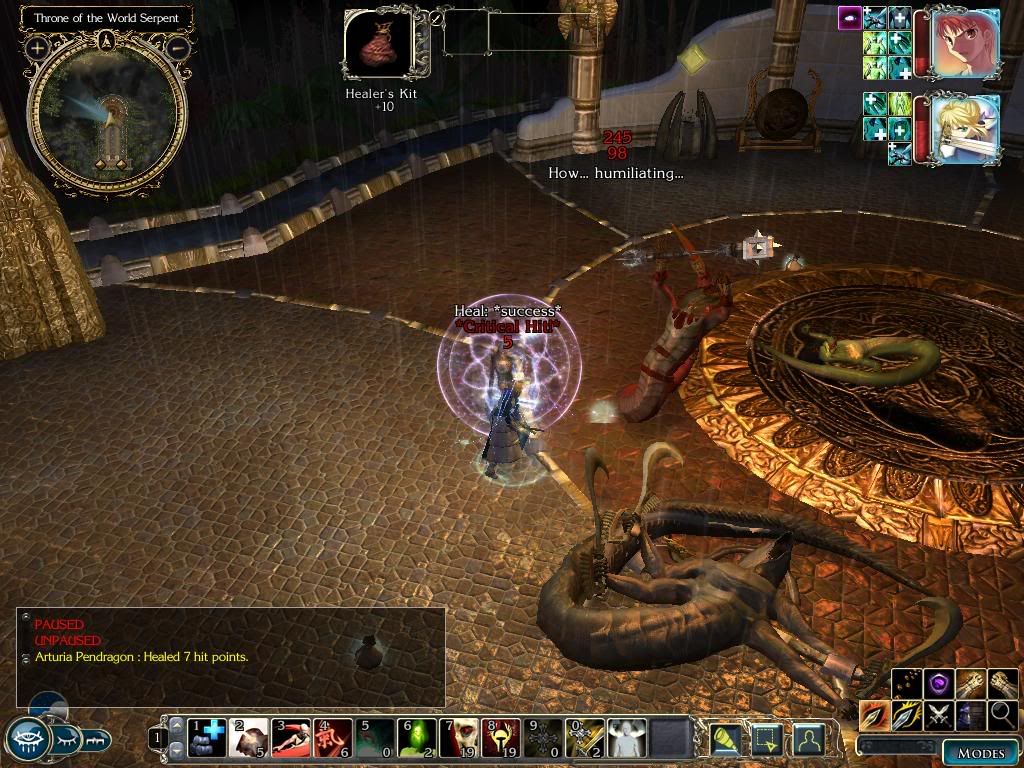
Task: Open the main menu eye emblem button
Action: click(27, 738)
